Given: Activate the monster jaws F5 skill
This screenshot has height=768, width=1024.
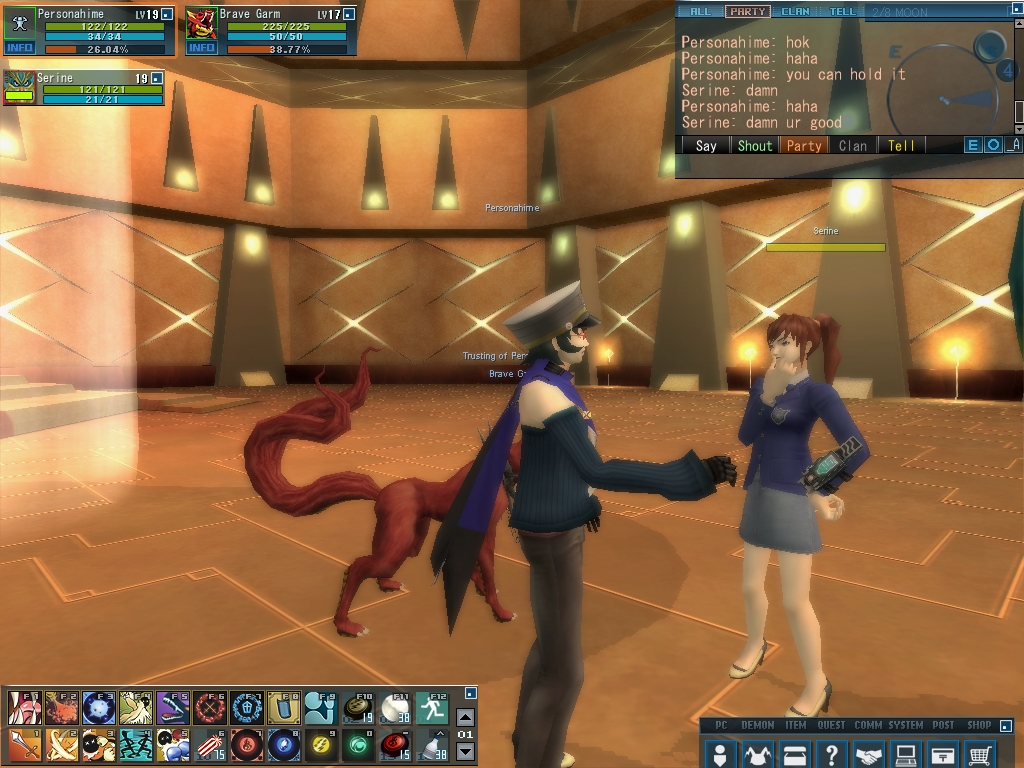Looking at the screenshot, I should tap(172, 707).
